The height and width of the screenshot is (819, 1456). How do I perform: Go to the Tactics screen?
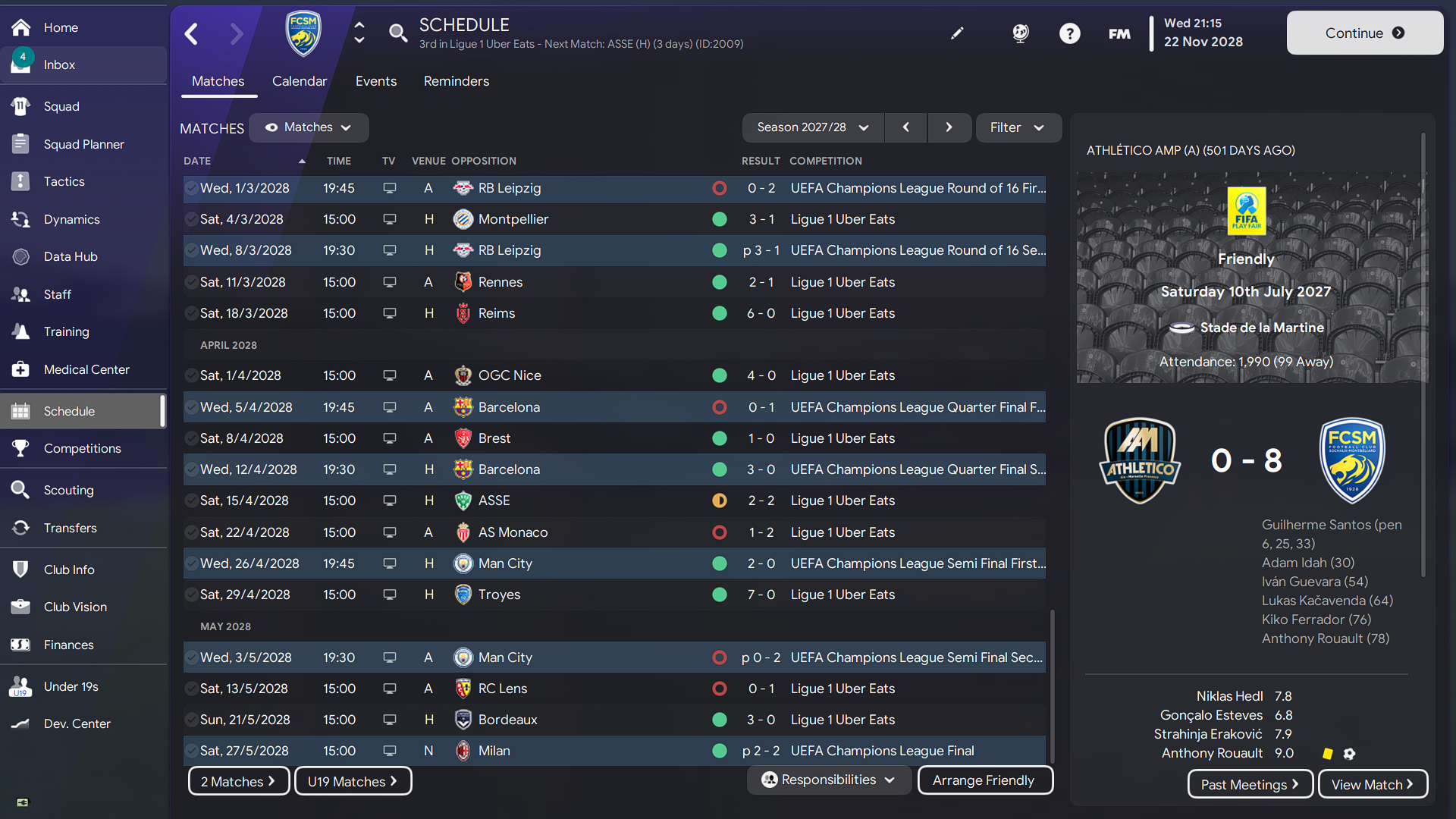pyautogui.click(x=64, y=182)
